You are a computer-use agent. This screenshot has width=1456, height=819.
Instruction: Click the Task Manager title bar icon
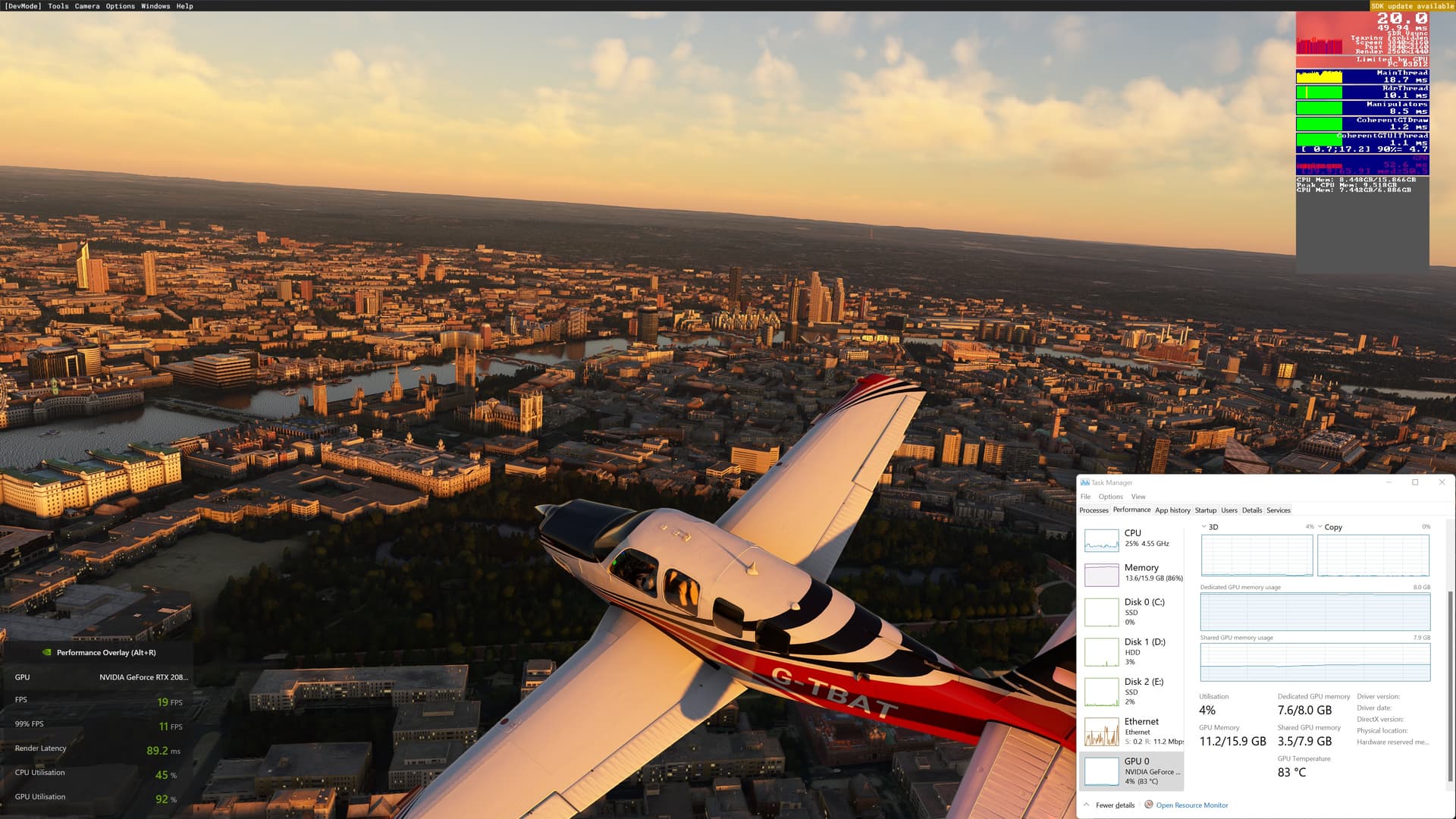click(1084, 482)
